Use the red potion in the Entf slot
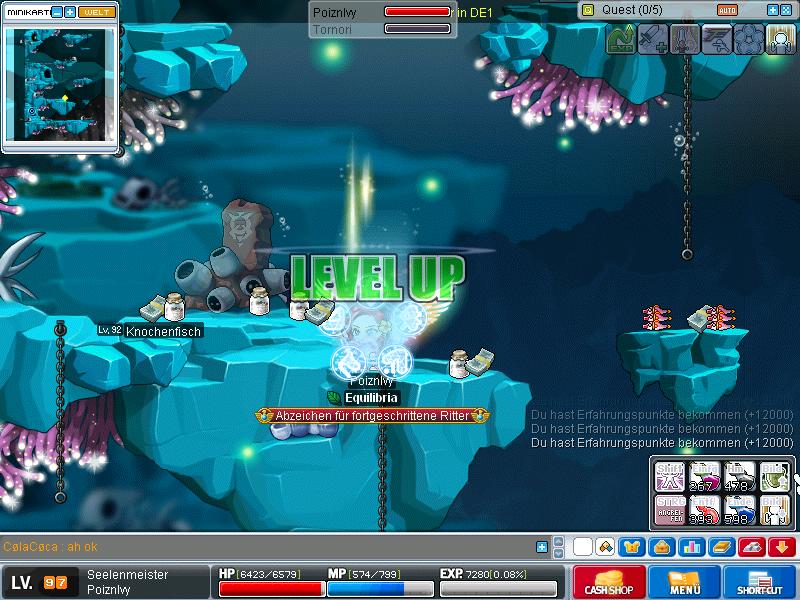This screenshot has height=600, width=800. click(705, 508)
